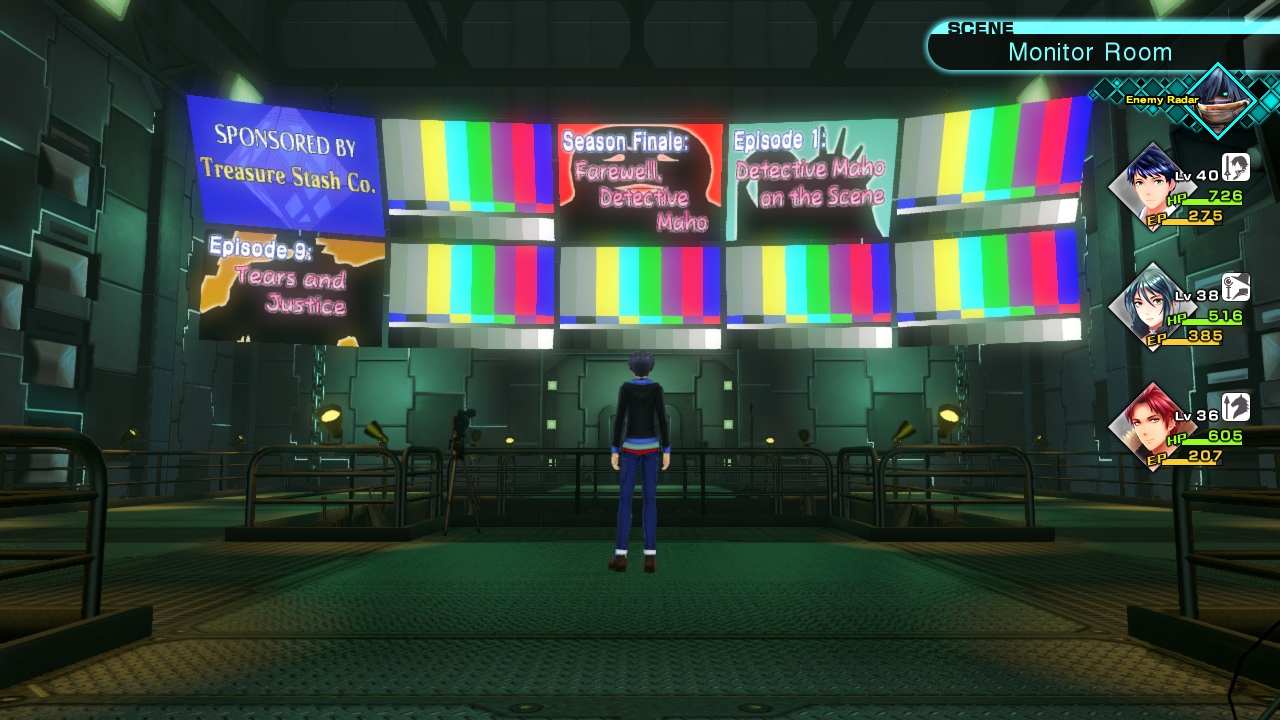The height and width of the screenshot is (720, 1280).
Task: Click the class icon beside Lv 36
Action: (1236, 407)
